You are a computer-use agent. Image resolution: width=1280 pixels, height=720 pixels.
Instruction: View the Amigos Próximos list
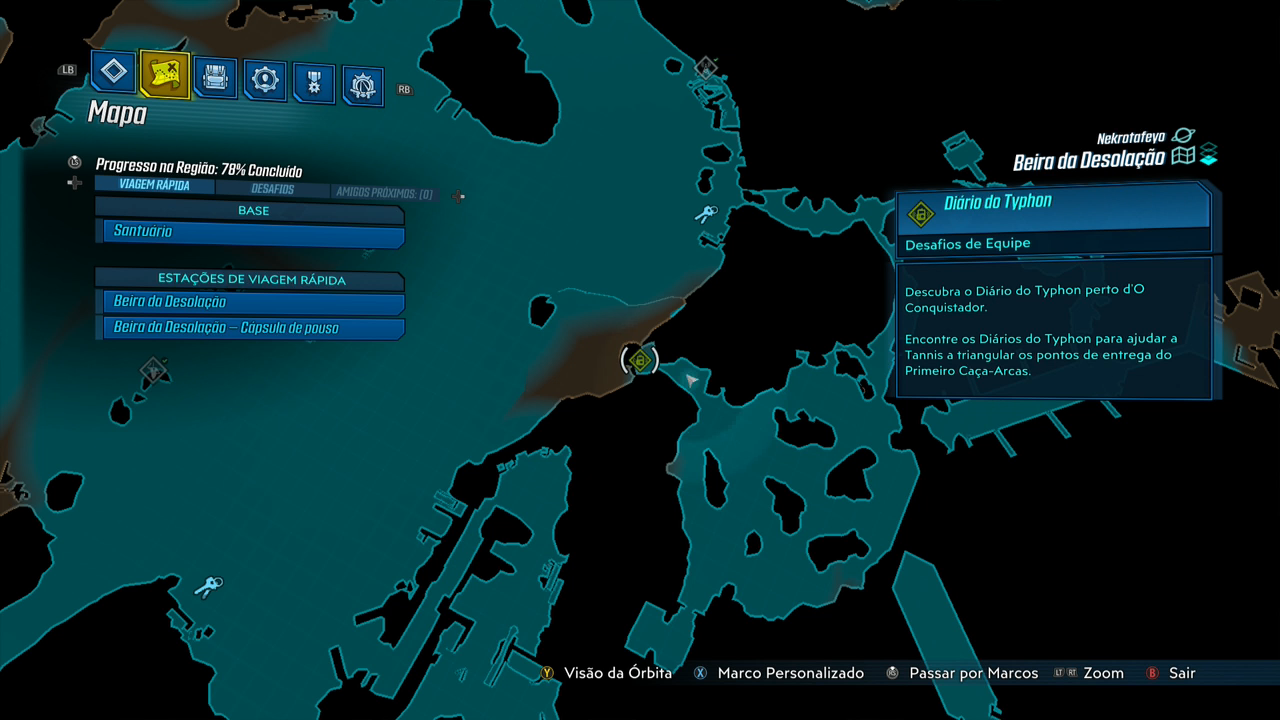coord(384,193)
